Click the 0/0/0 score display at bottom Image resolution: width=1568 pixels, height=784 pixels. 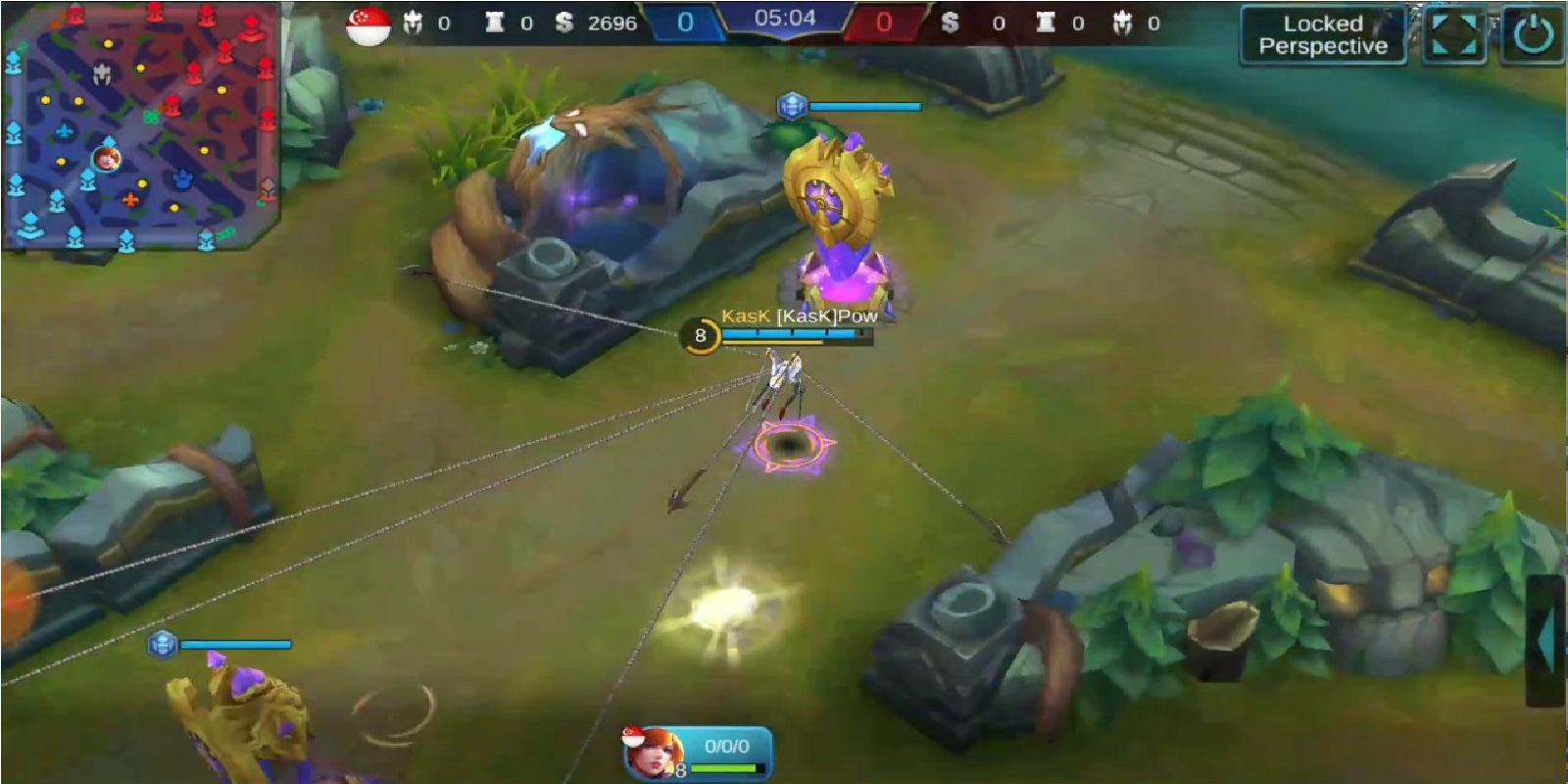pyautogui.click(x=727, y=746)
